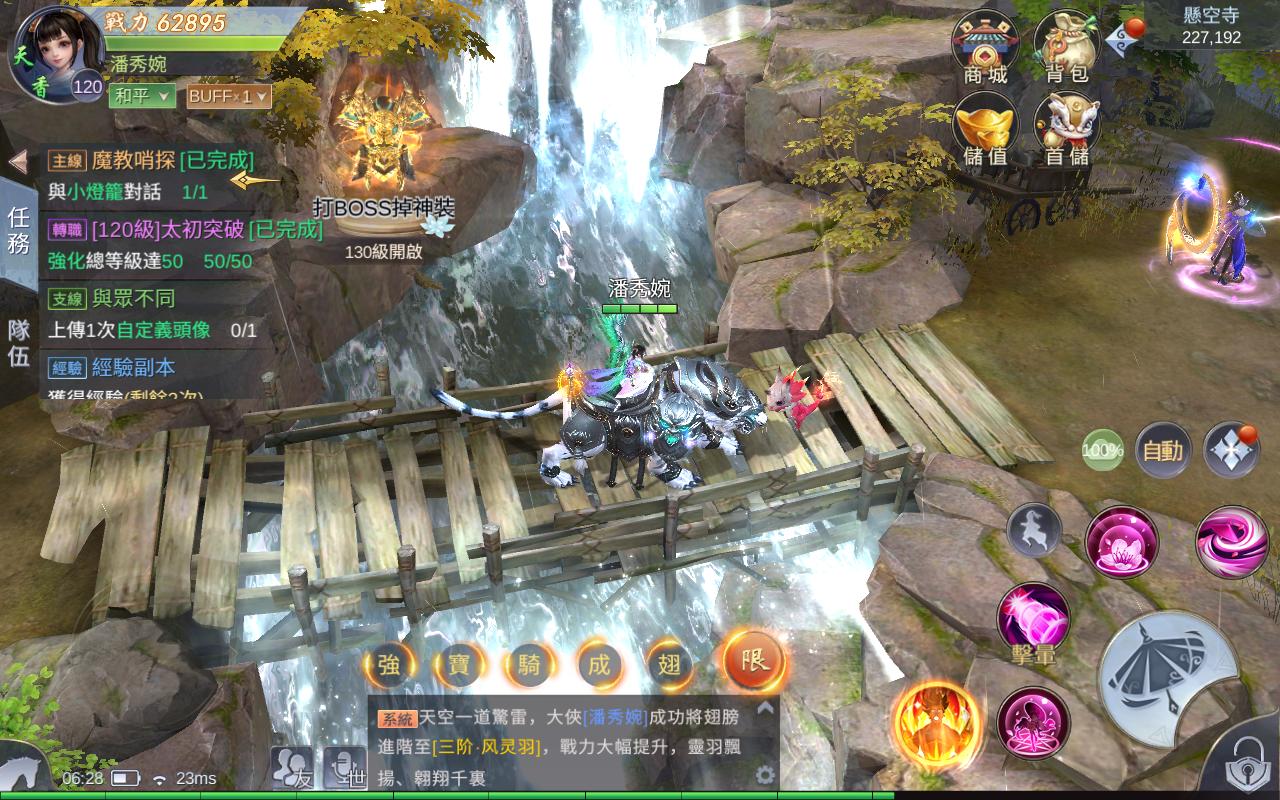This screenshot has height=800, width=1280.
Task: Tap the 限 limited-event round button
Action: point(754,660)
